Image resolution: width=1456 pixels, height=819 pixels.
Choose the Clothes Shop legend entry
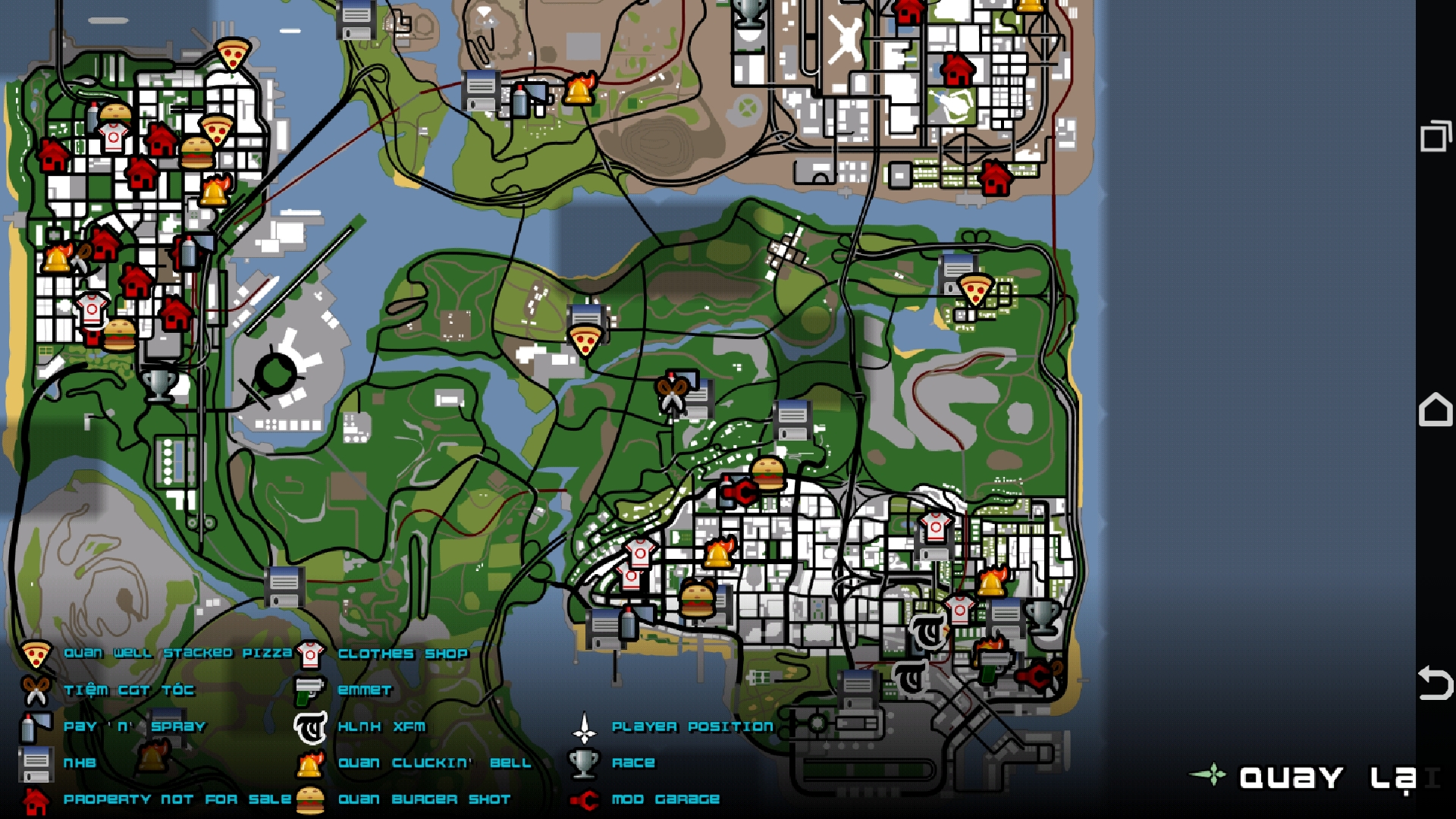click(x=403, y=654)
